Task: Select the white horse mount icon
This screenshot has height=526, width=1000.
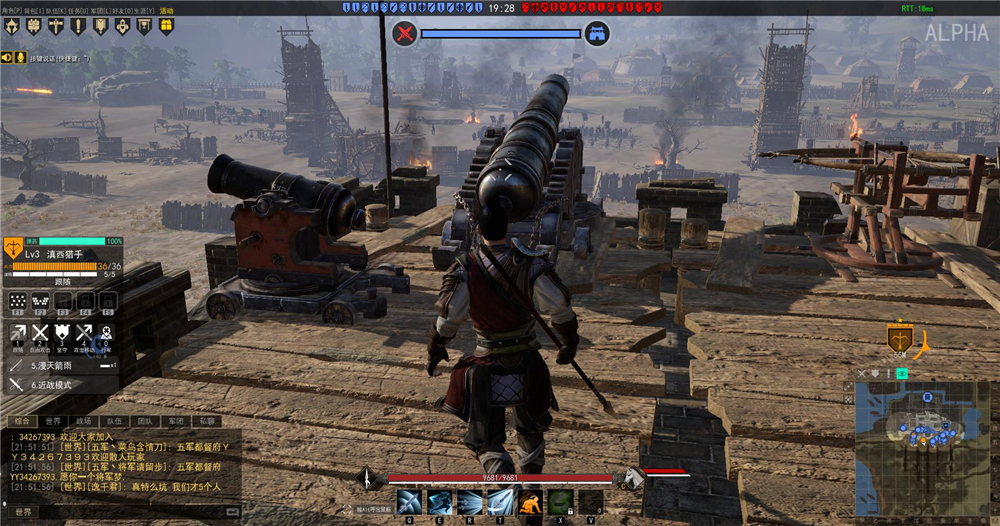Action: coord(633,478)
